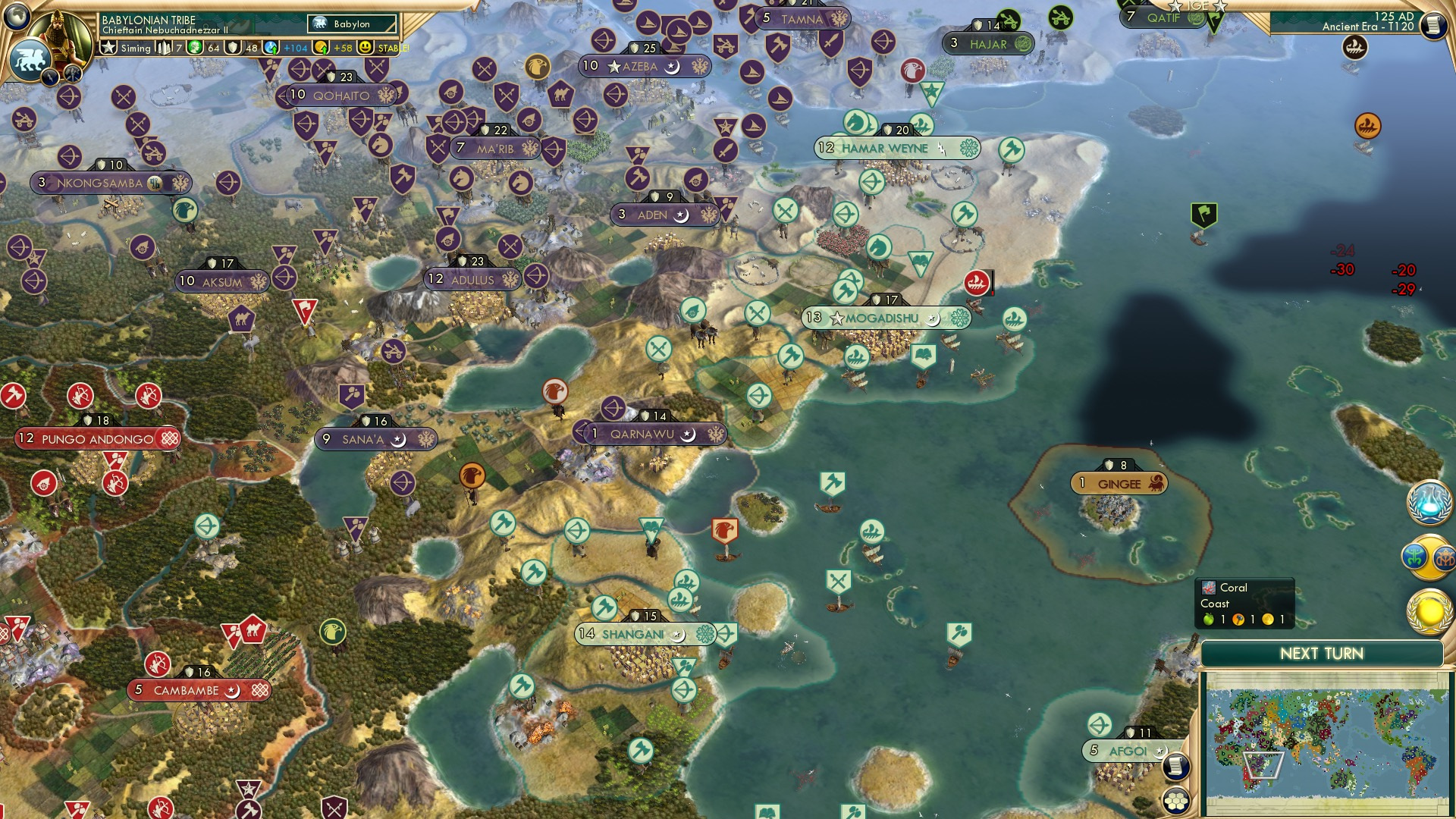The height and width of the screenshot is (819, 1456).
Task: Select the Mogadishu city banner
Action: point(884,318)
